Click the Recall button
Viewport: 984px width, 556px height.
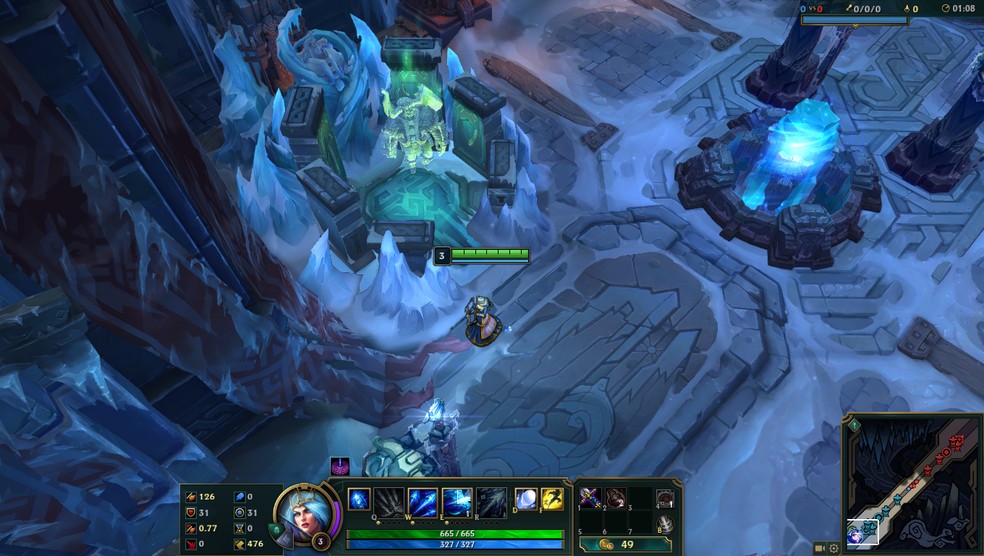[x=665, y=524]
